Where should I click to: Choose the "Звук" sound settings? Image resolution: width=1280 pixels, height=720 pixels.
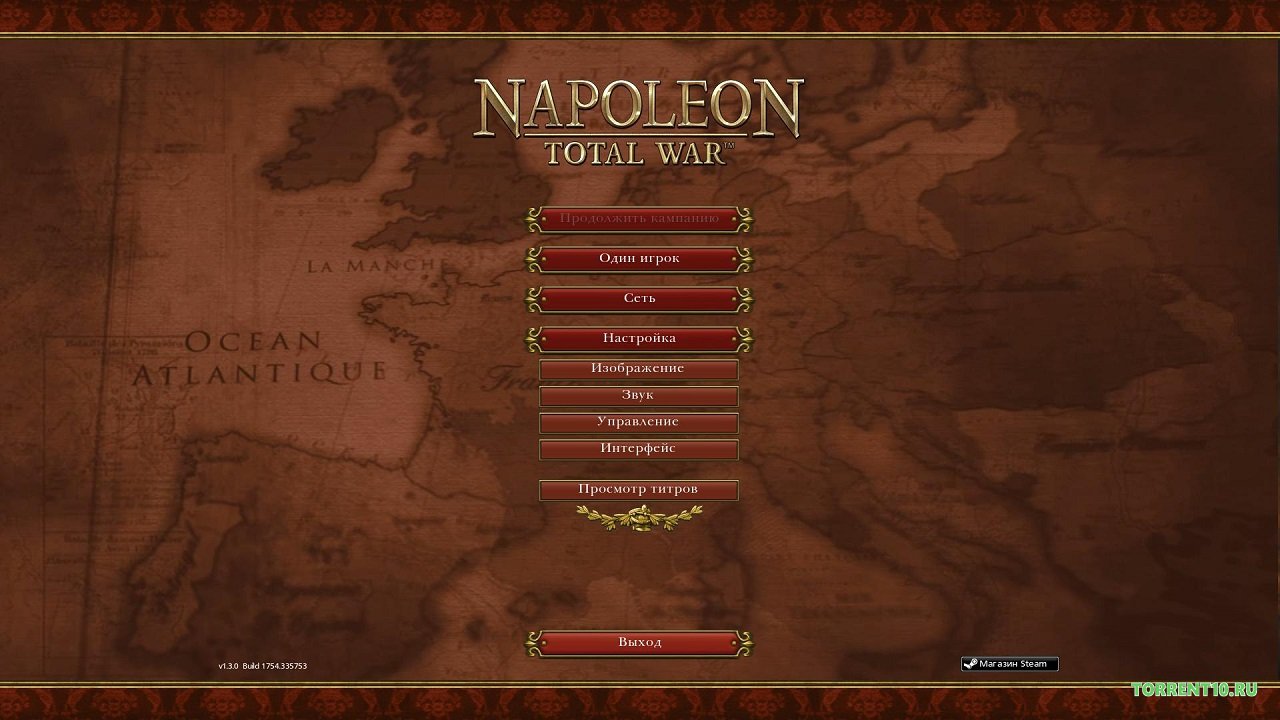pyautogui.click(x=638, y=395)
